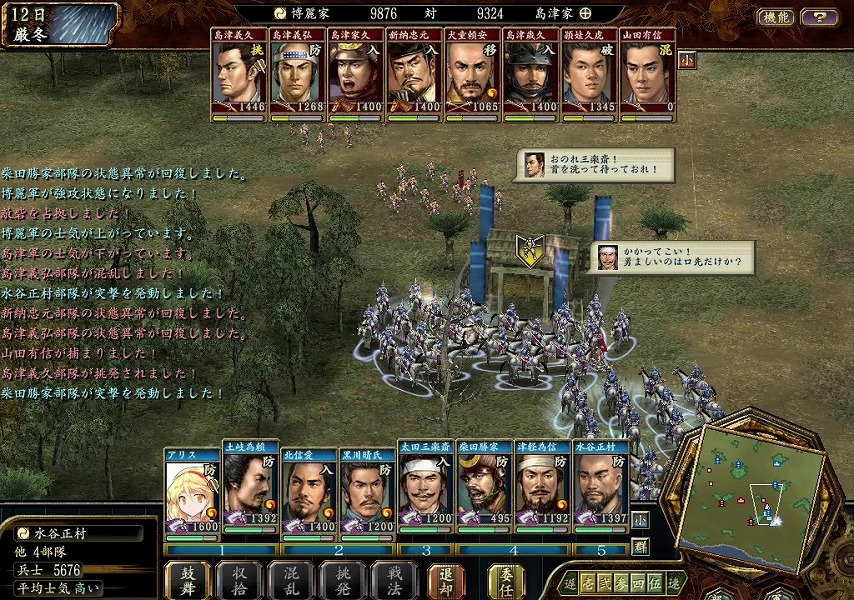Click the 群 group button
Screen dimensions: 854x600
(x=640, y=547)
